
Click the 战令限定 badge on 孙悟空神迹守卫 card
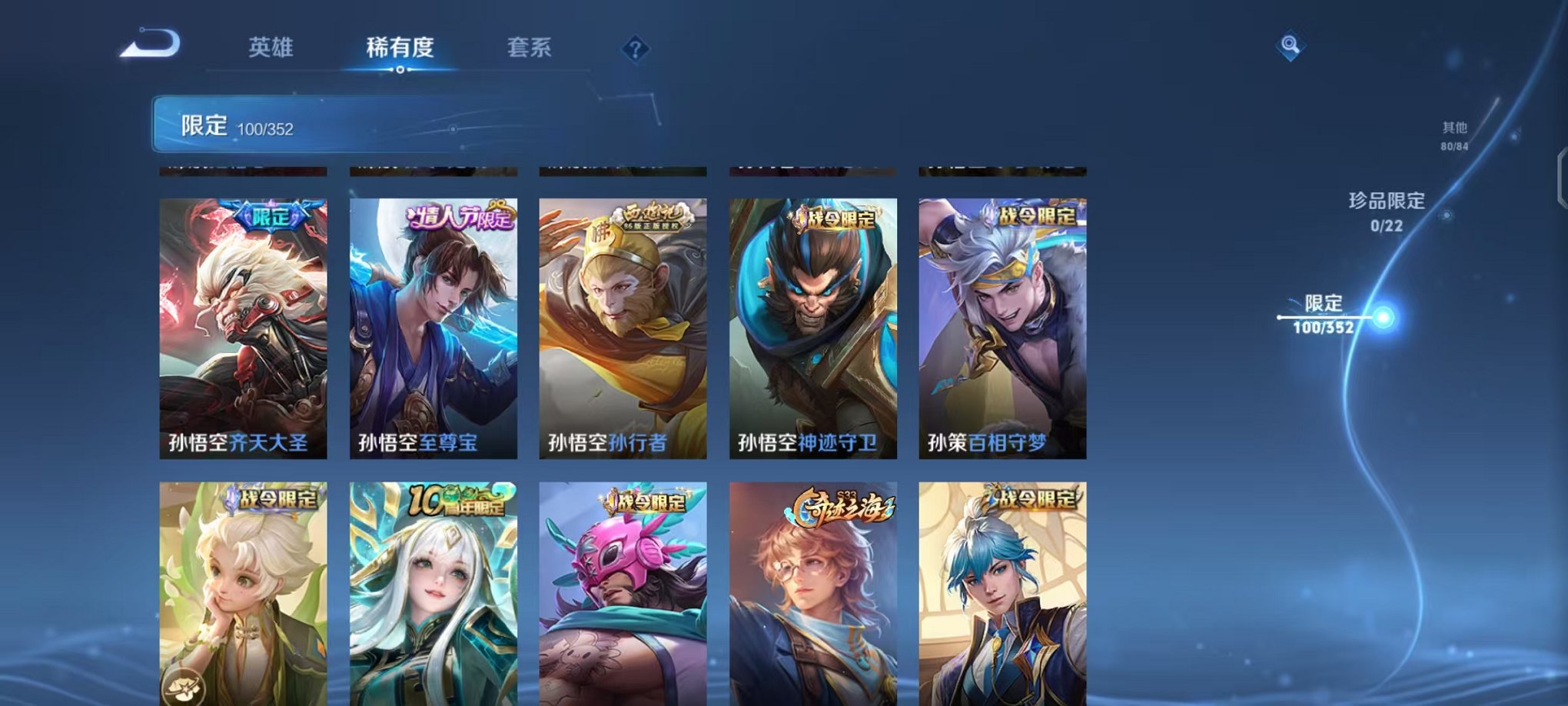click(837, 218)
